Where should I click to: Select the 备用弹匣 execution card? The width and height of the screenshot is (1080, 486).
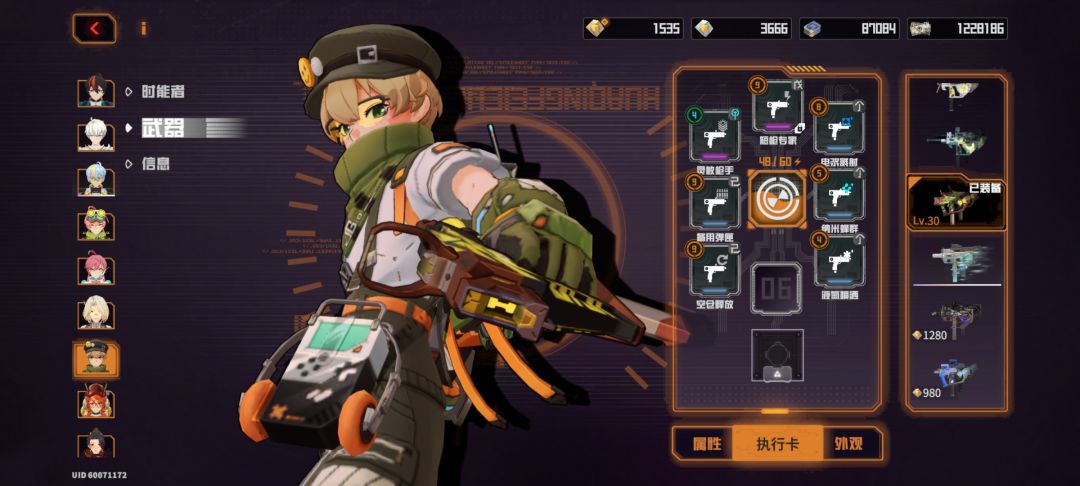715,203
